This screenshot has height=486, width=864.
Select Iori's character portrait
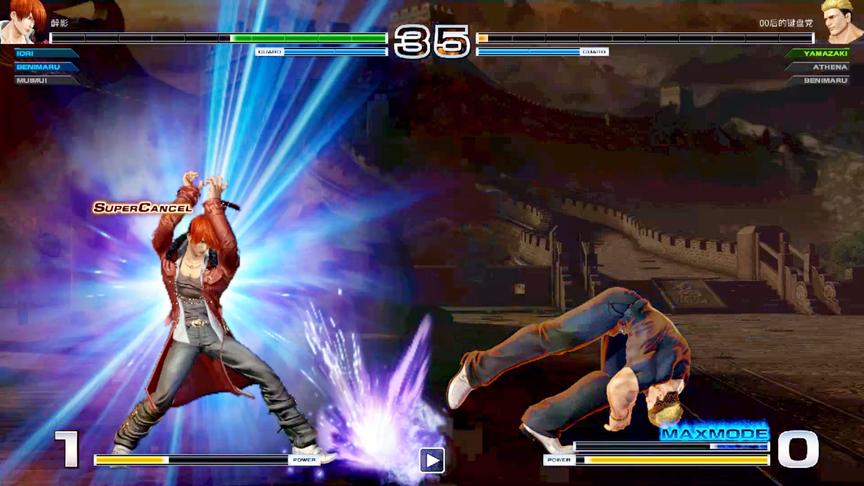point(24,20)
